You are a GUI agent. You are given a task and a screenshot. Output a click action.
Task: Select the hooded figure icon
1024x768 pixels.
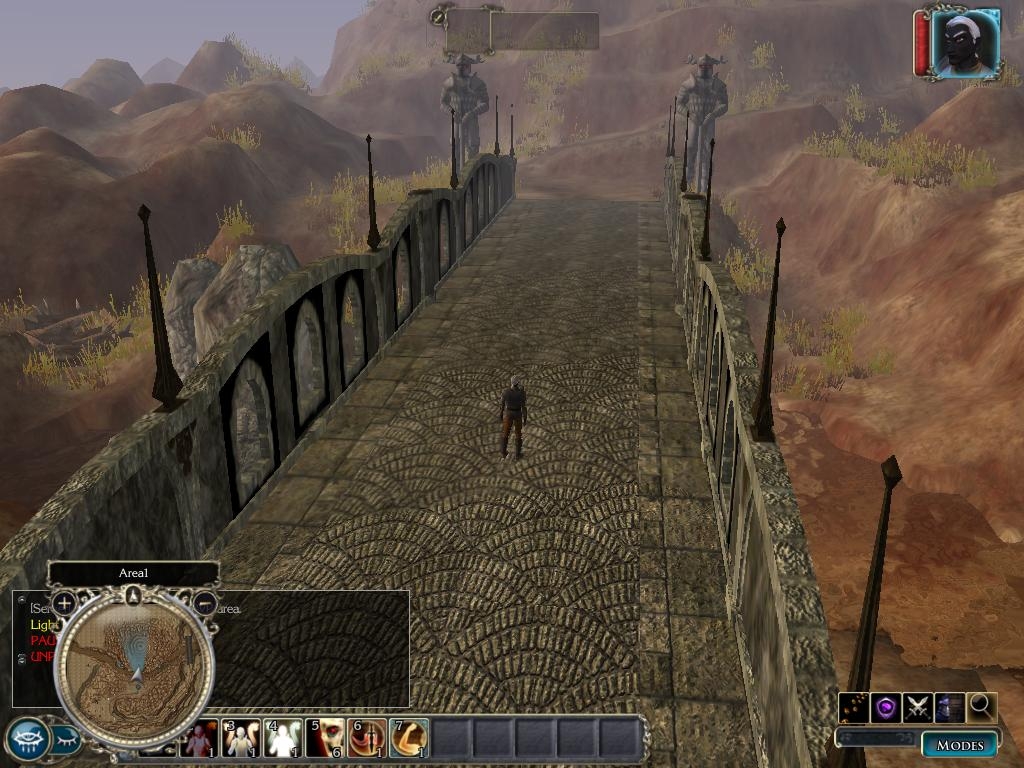[x=949, y=708]
